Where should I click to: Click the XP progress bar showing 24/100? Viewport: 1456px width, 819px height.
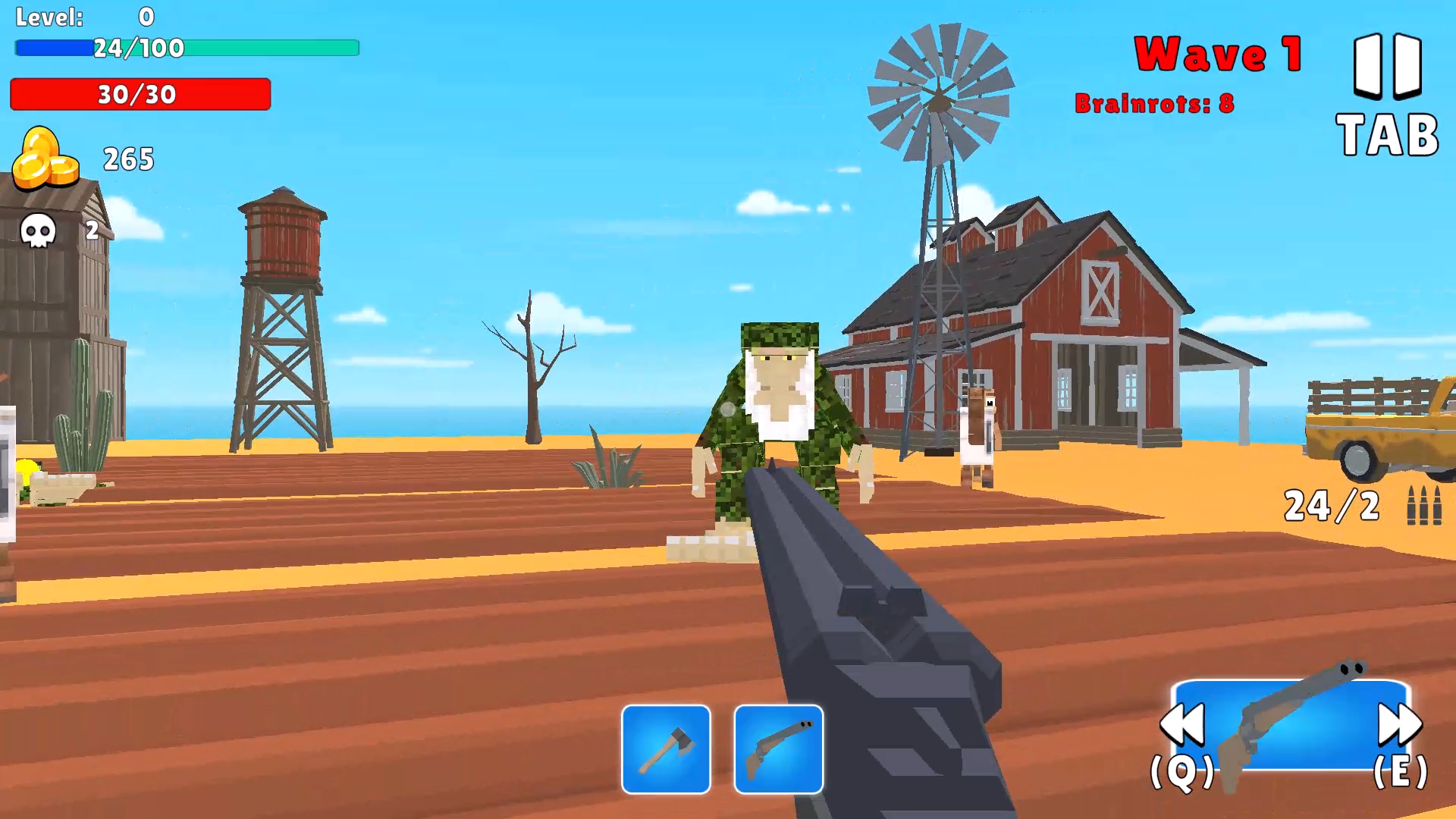tap(187, 48)
